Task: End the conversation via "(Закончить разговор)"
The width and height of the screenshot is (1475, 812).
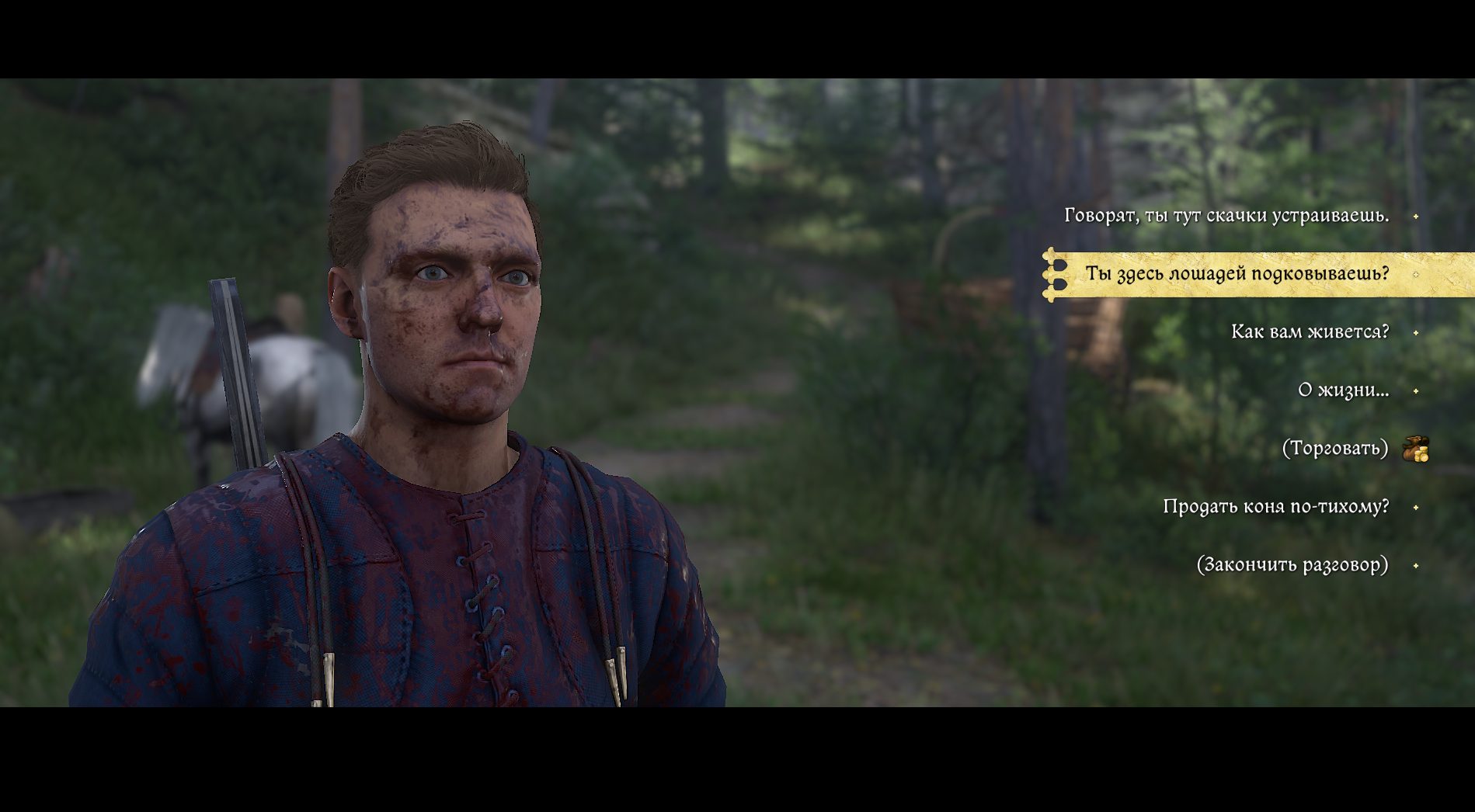Action: pos(1292,565)
